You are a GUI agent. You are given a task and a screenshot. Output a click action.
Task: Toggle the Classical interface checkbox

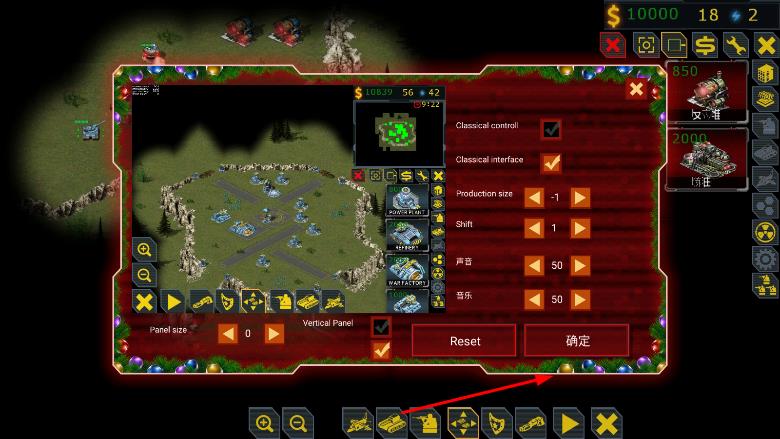[551, 162]
